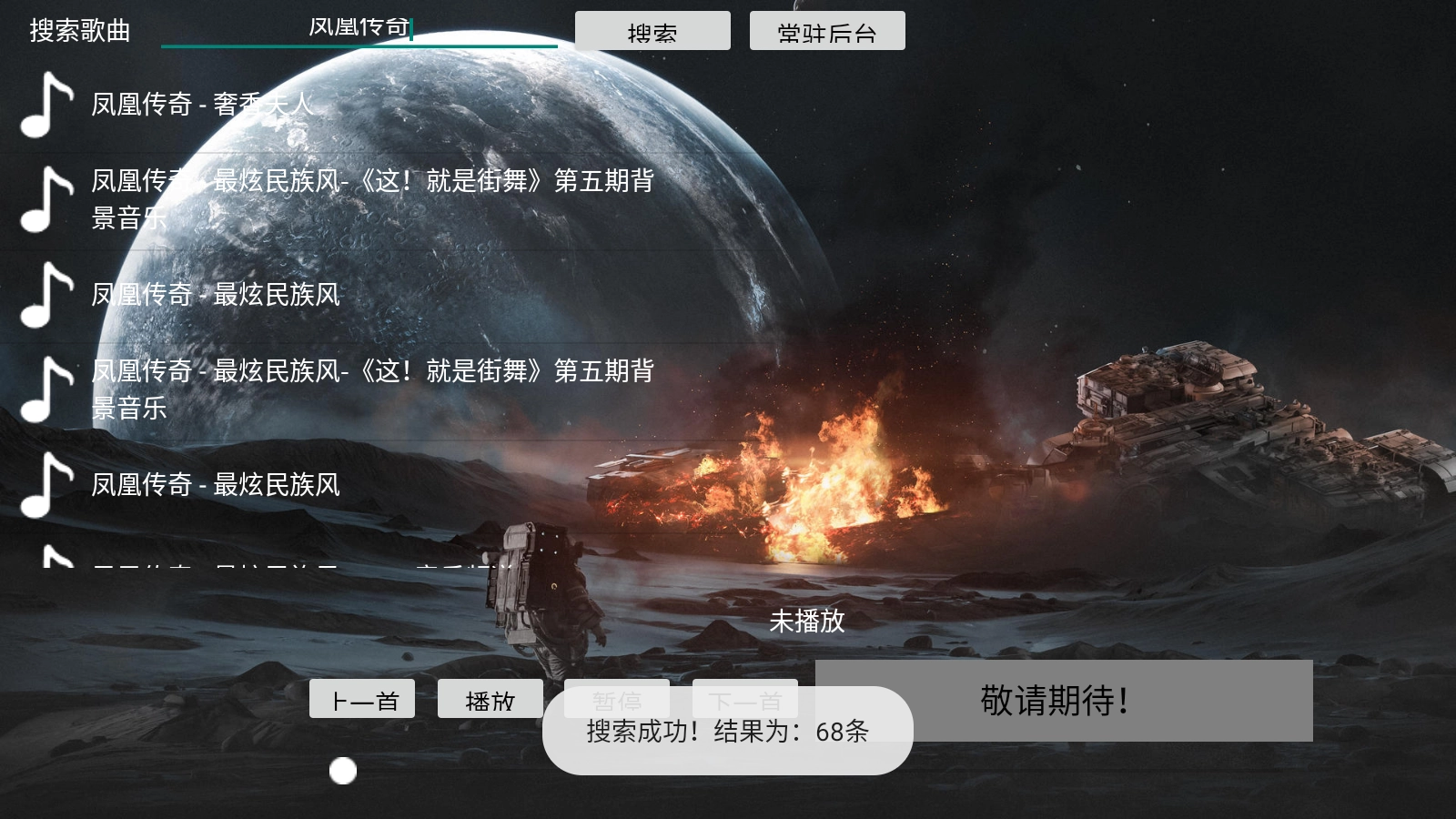Image resolution: width=1456 pixels, height=819 pixels.
Task: Click the 搜索成功 results toast
Action: 728,731
